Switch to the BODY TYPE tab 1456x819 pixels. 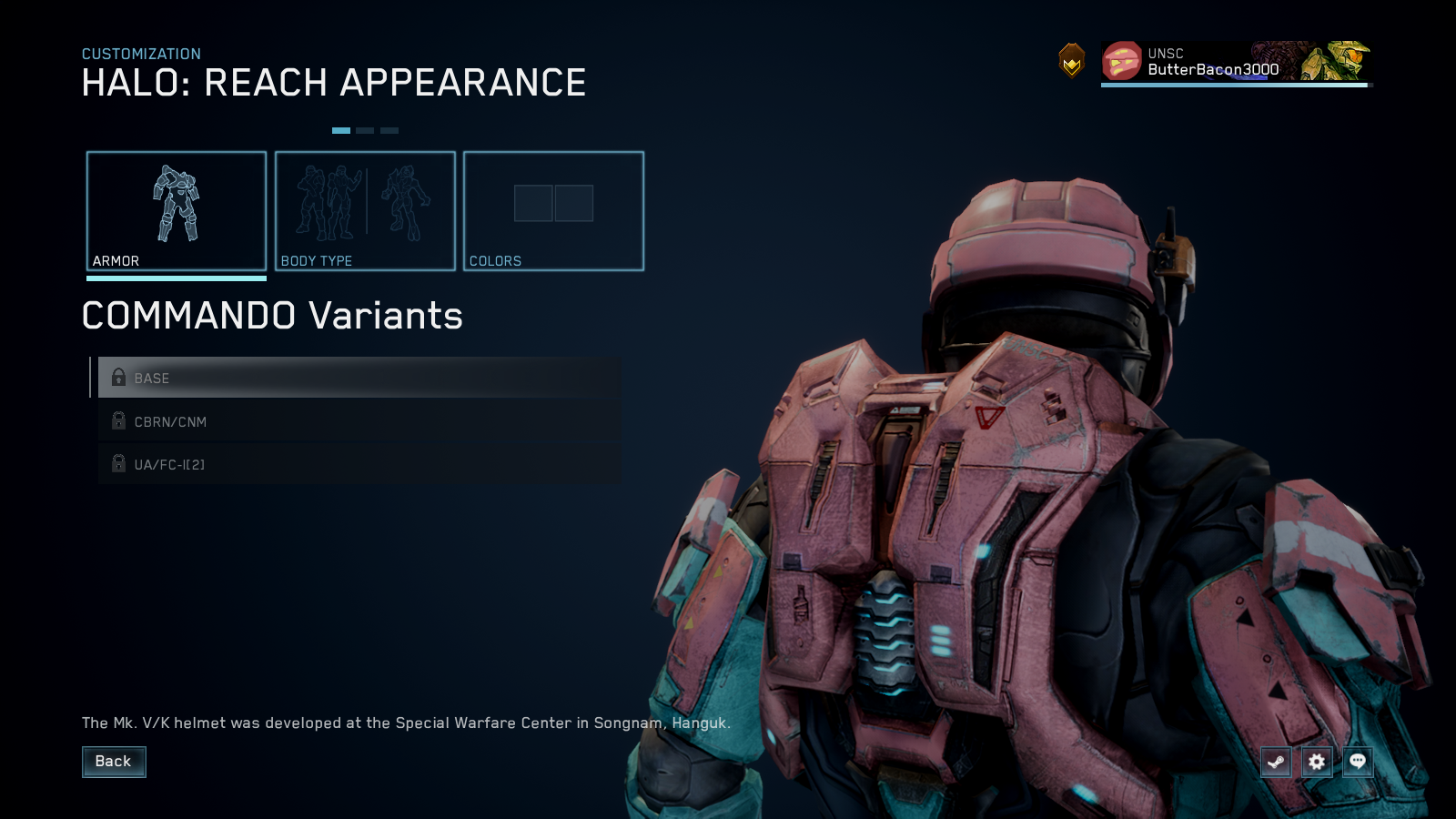(x=365, y=211)
